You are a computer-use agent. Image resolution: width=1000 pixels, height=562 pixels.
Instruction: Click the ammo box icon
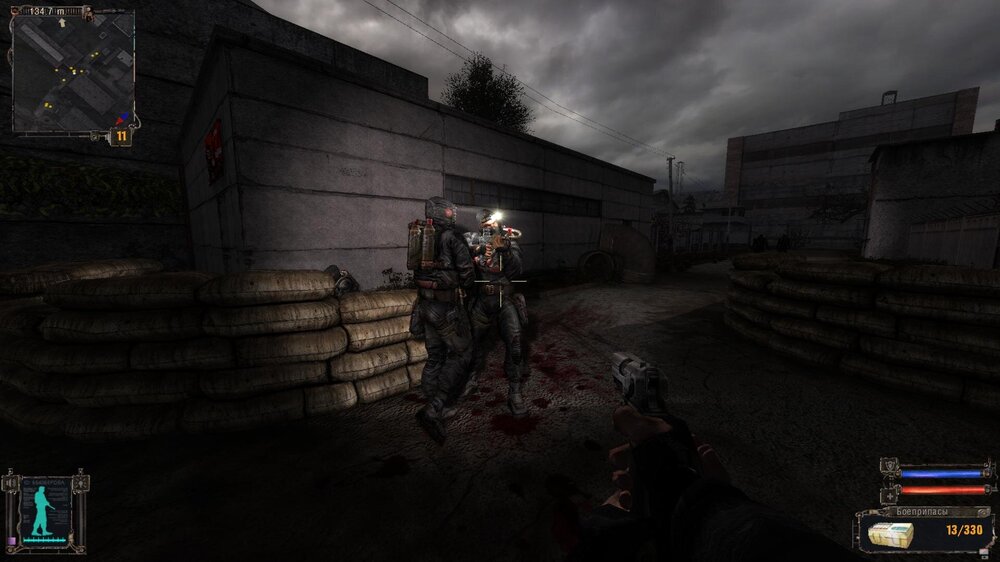click(889, 530)
